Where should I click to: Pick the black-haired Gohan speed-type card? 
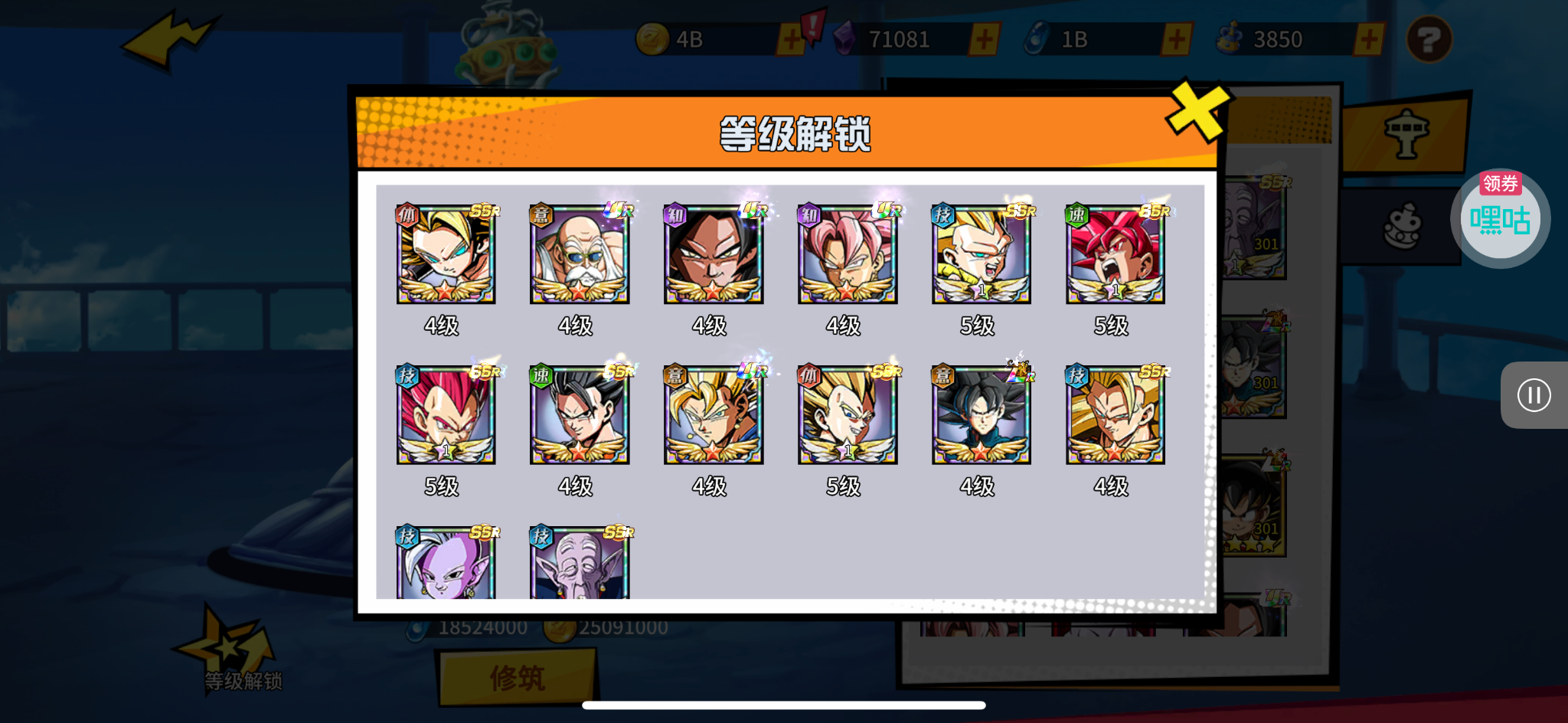click(x=580, y=416)
